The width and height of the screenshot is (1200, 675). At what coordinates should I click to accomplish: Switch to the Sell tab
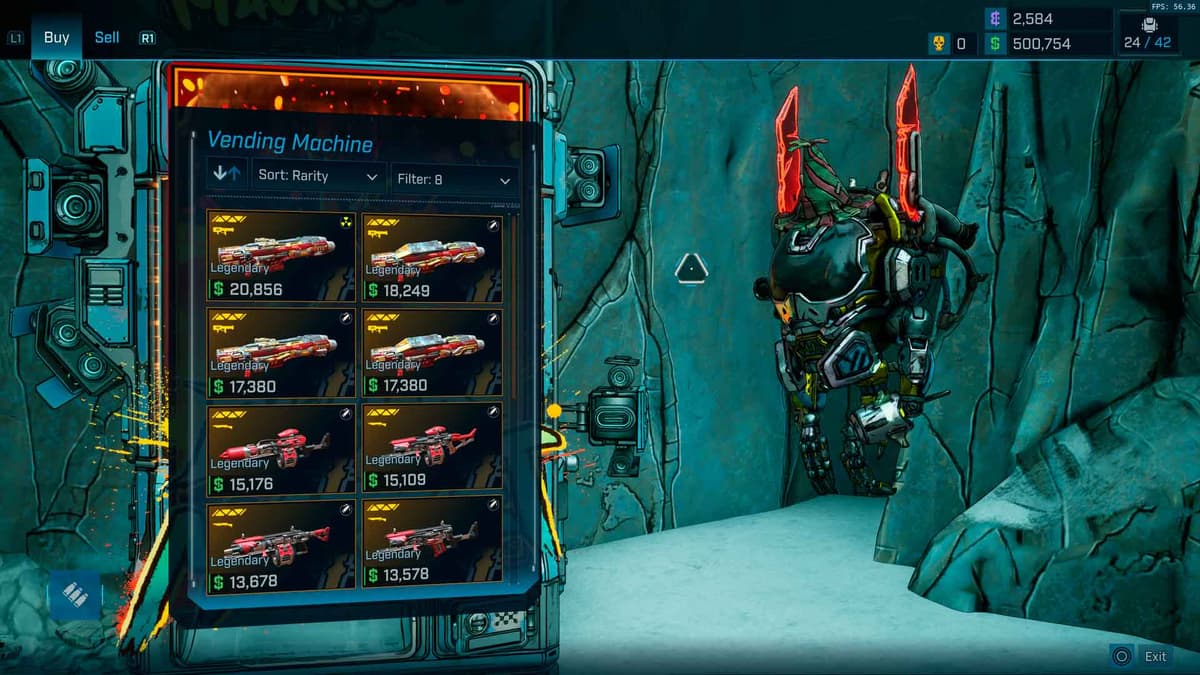[107, 38]
